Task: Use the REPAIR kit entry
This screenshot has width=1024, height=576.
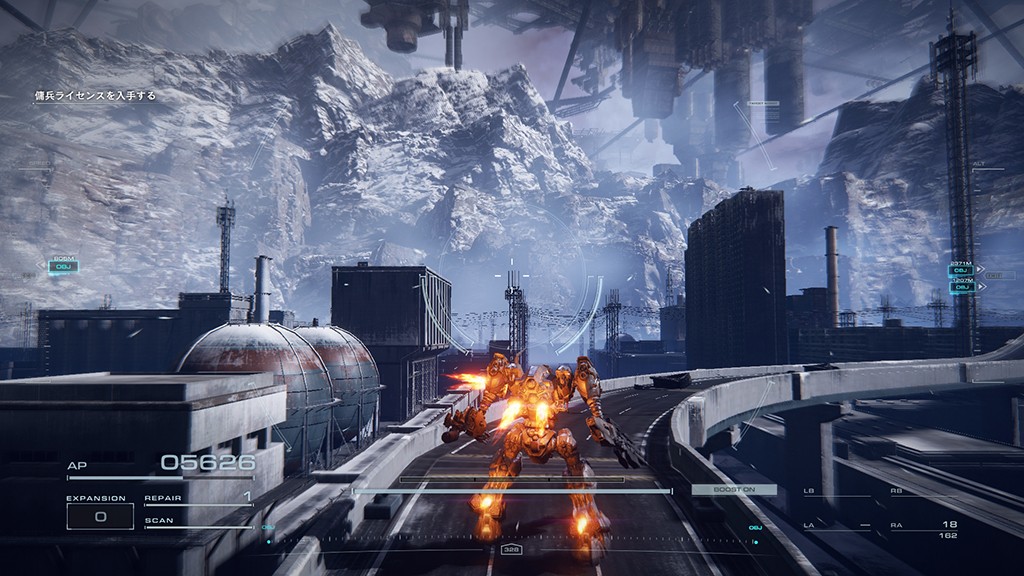Action: point(198,497)
